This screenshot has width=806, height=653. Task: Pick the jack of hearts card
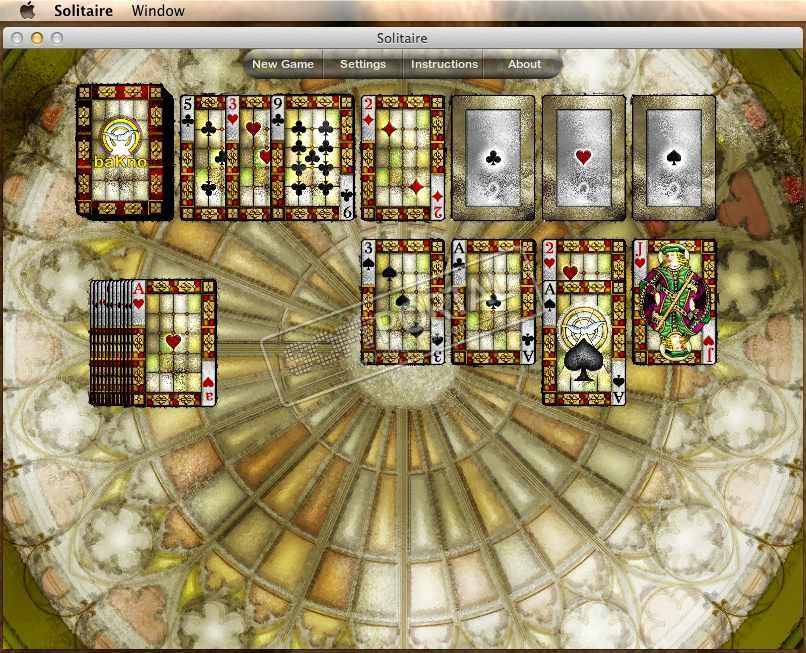point(675,301)
